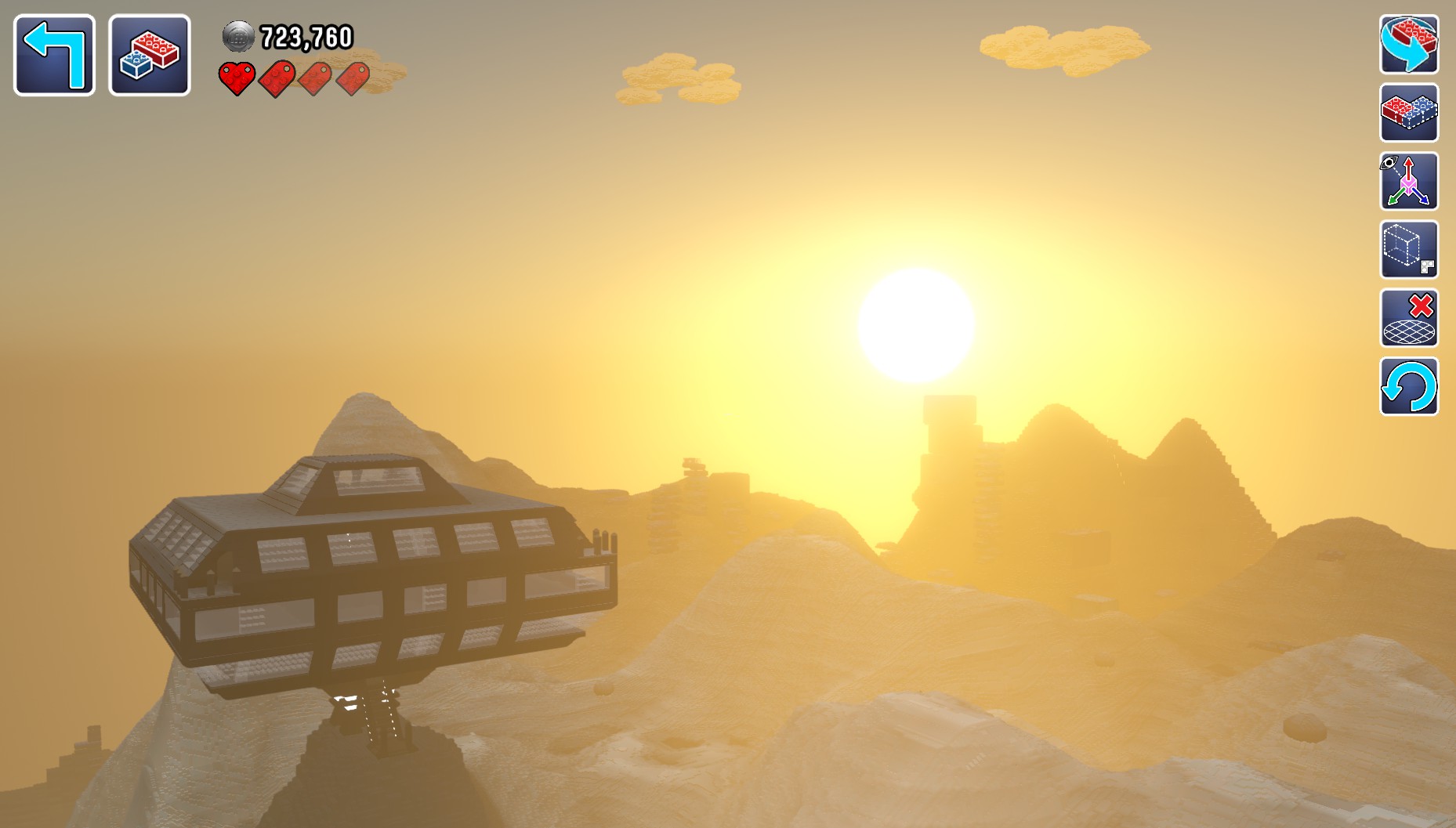This screenshot has width=1456, height=828.
Task: Choose the box selection tool
Action: point(1408,250)
